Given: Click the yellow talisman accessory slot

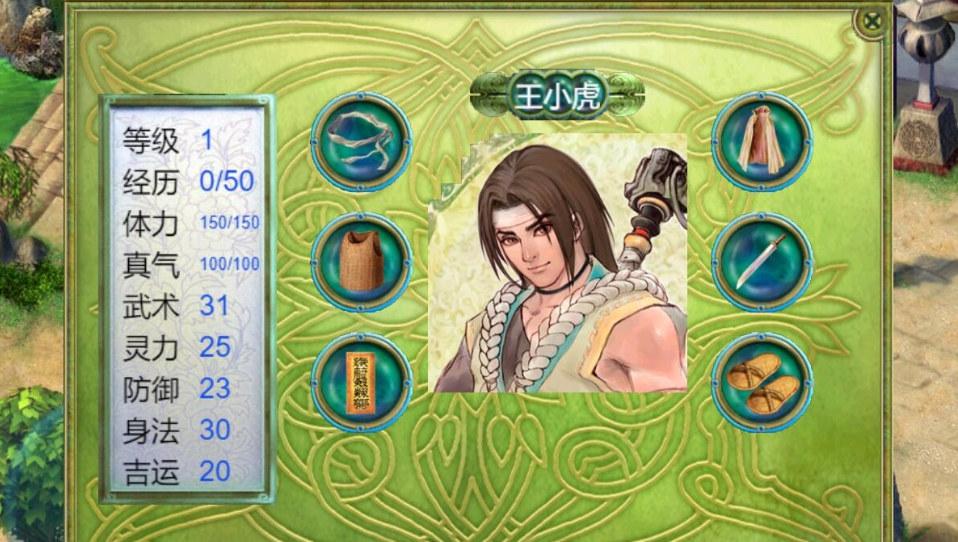Looking at the screenshot, I should click(361, 383).
